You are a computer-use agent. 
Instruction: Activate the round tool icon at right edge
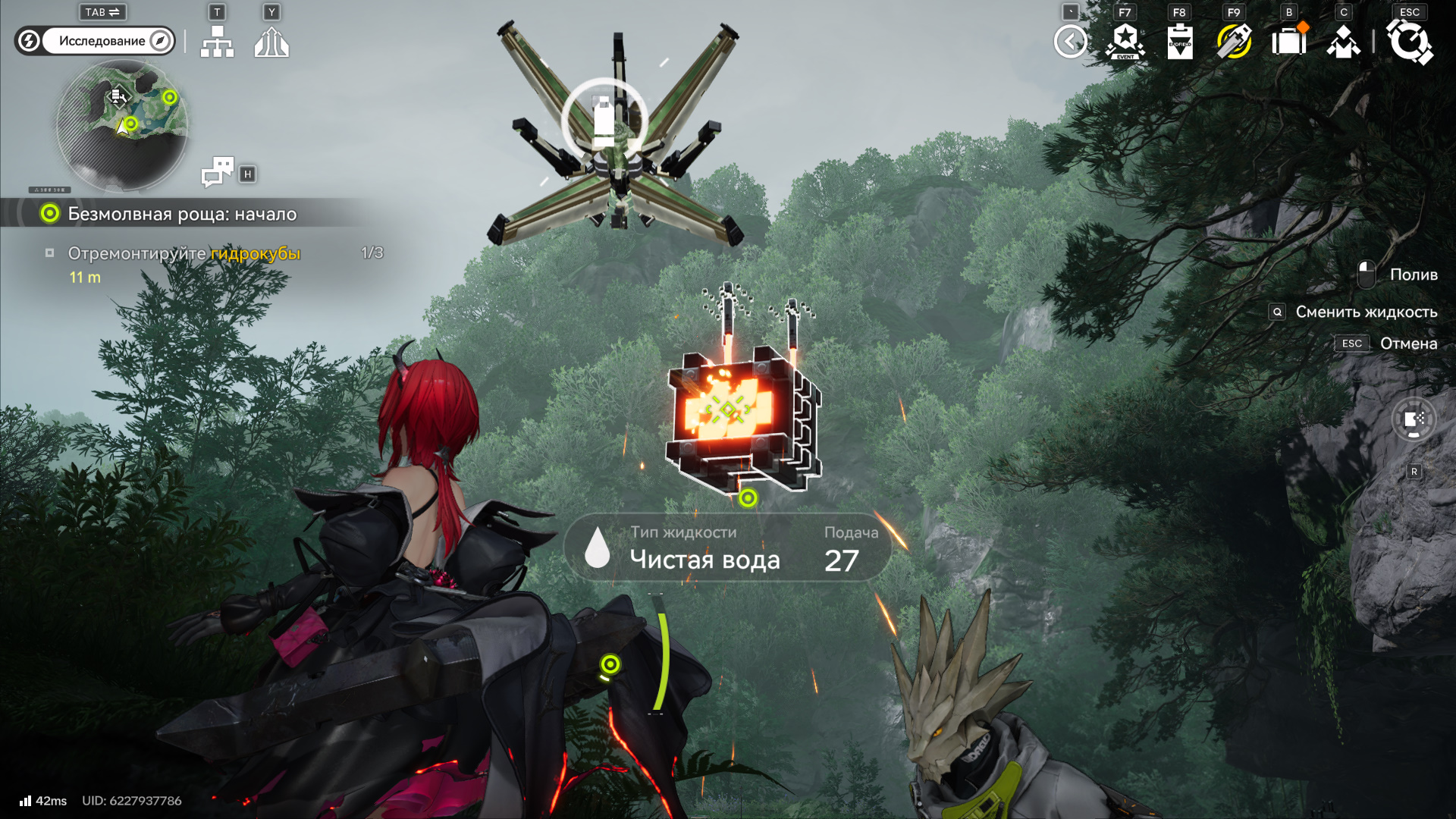[x=1414, y=419]
